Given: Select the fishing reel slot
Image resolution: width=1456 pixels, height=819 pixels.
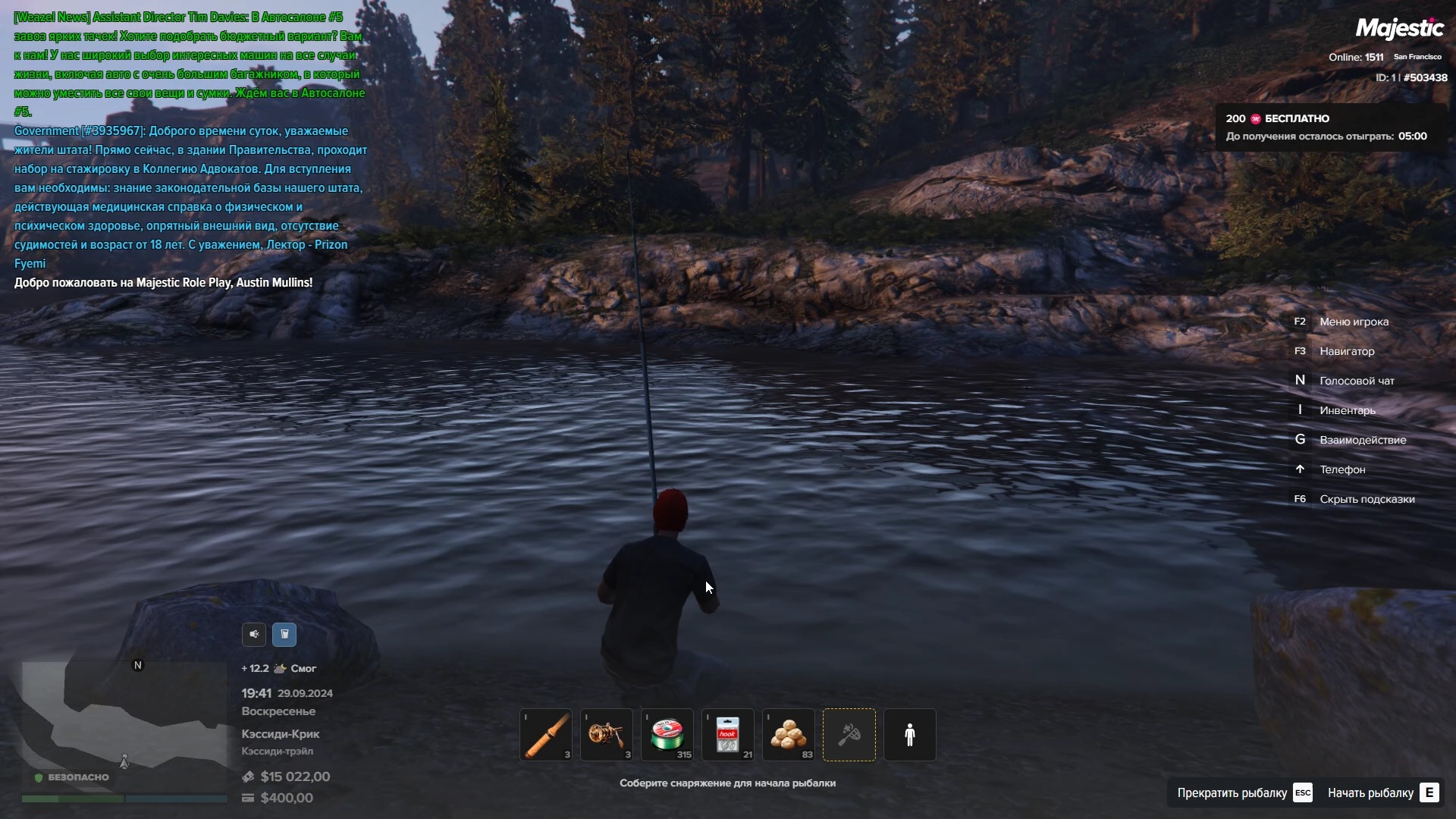Looking at the screenshot, I should [607, 734].
